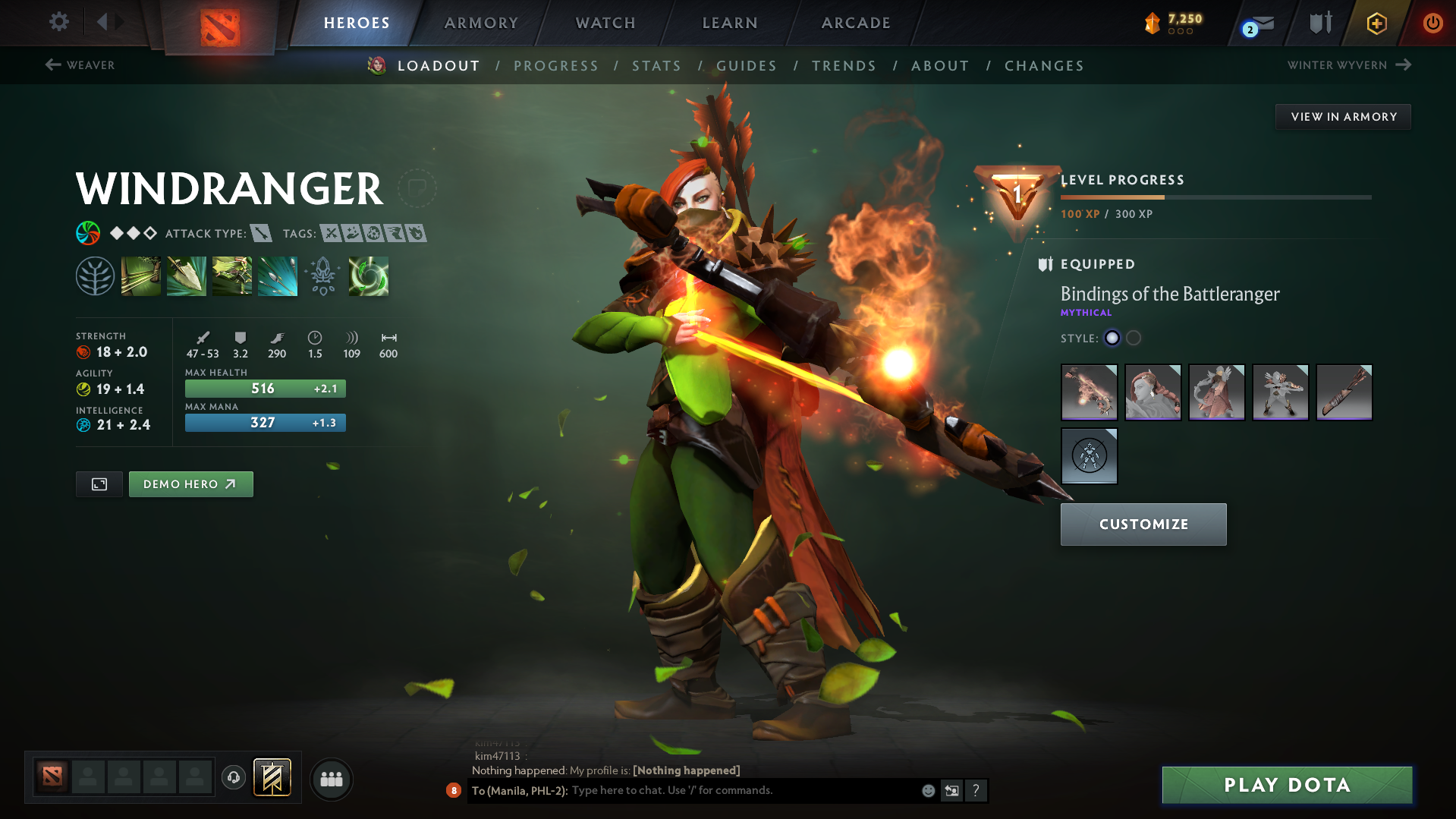Click the Powershot ability icon

pos(187,276)
